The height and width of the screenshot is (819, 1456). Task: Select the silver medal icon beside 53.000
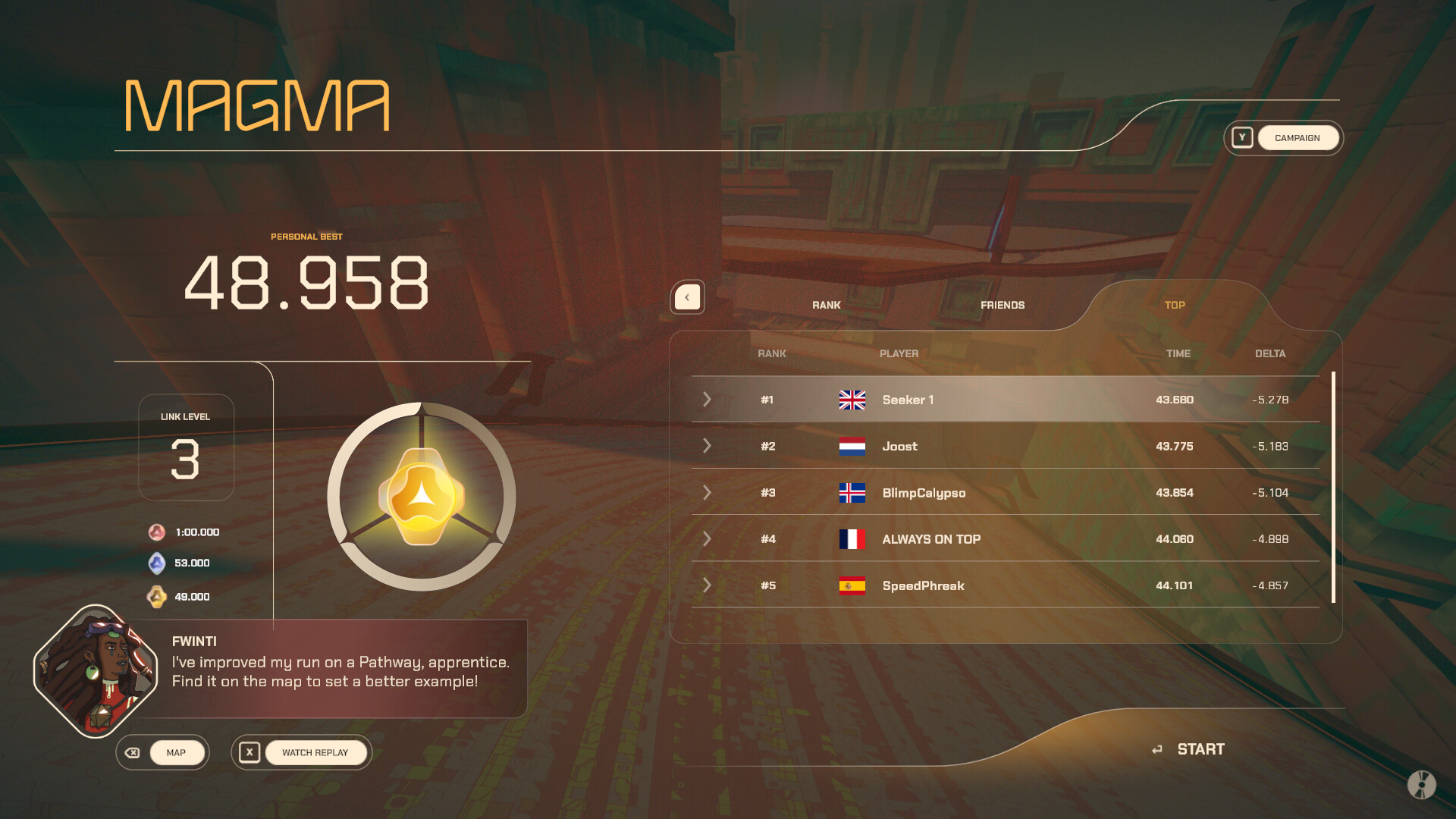[155, 563]
